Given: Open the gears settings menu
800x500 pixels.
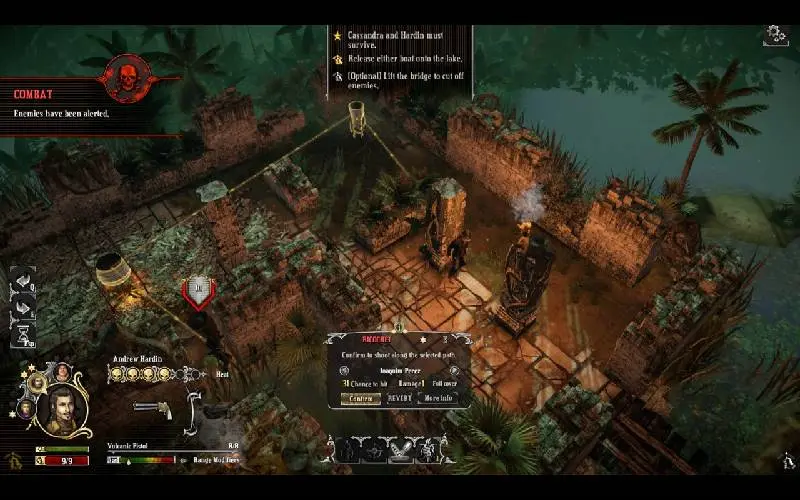Looking at the screenshot, I should tap(775, 35).
